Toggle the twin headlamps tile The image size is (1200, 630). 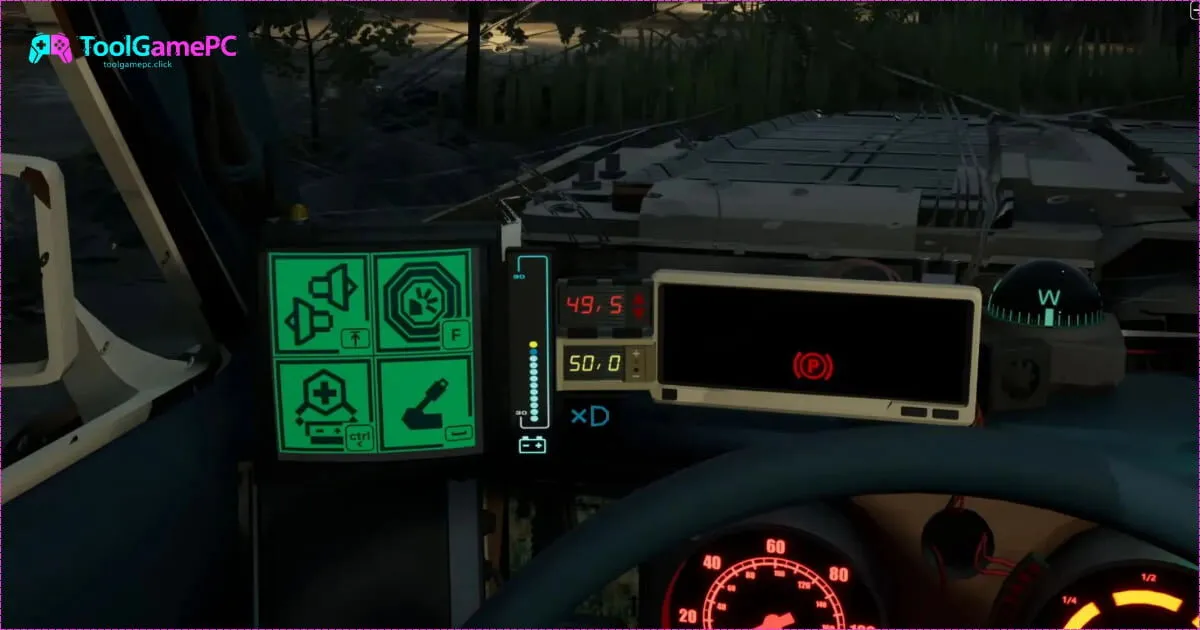(x=319, y=302)
